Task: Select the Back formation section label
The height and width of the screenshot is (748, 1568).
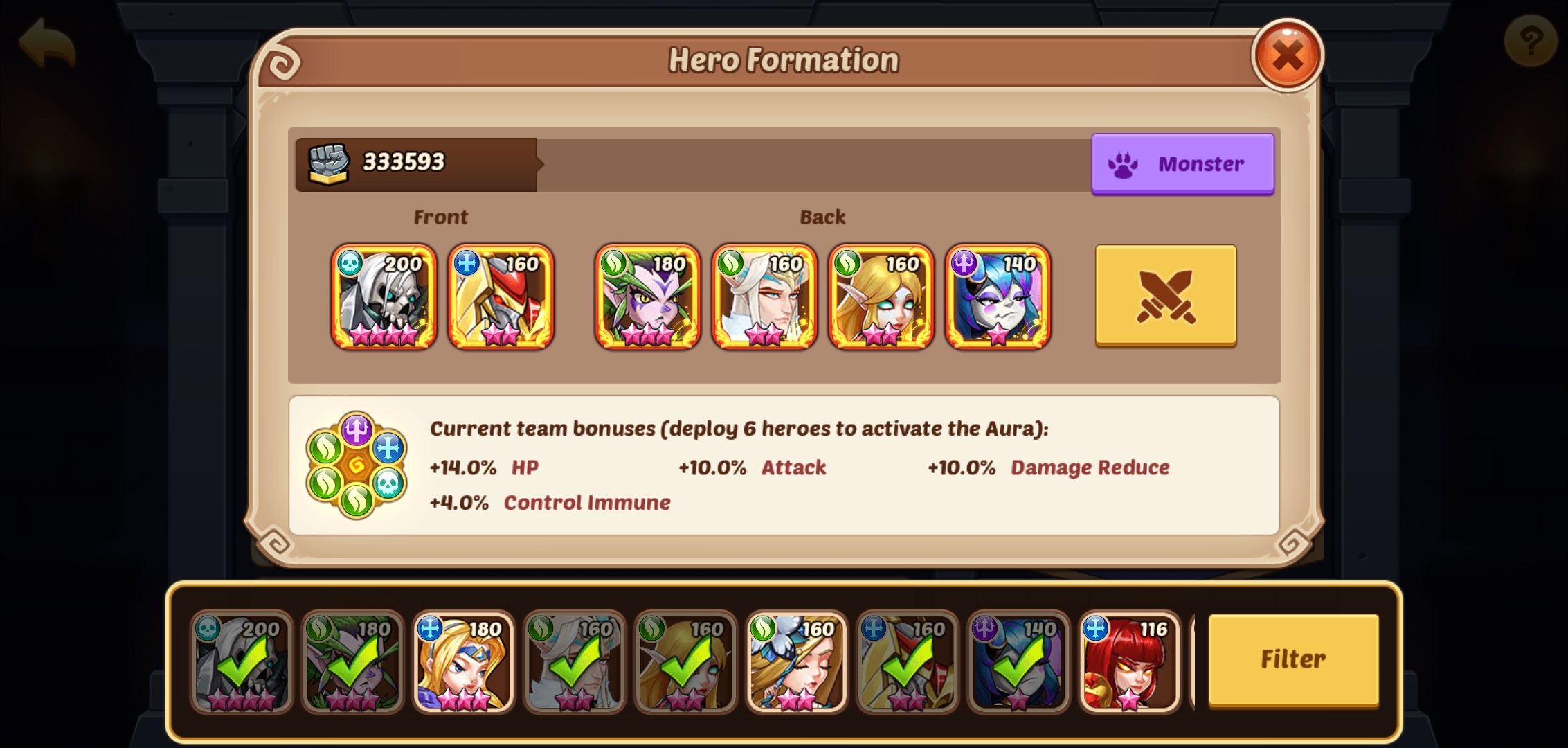Action: click(x=823, y=217)
